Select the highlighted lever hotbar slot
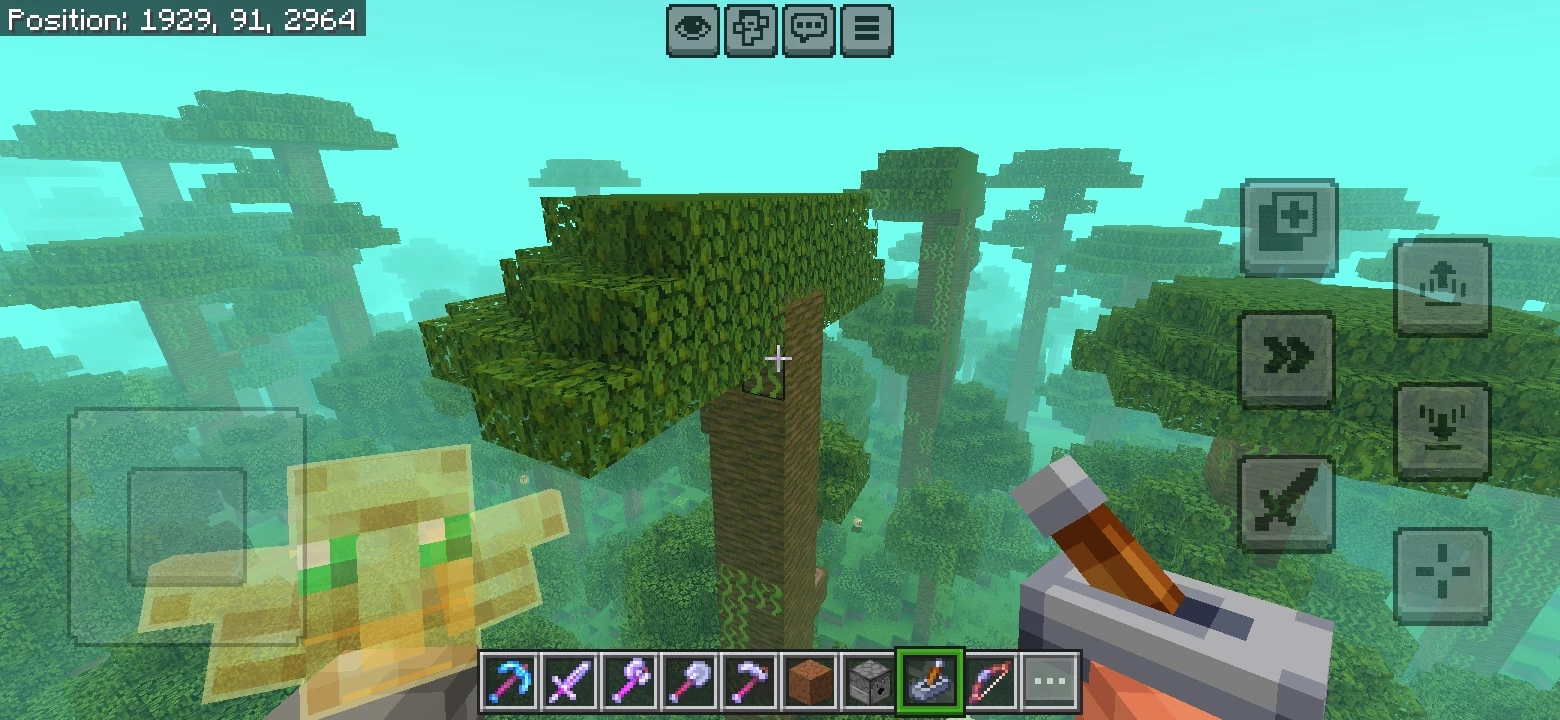This screenshot has width=1560, height=720. point(931,683)
